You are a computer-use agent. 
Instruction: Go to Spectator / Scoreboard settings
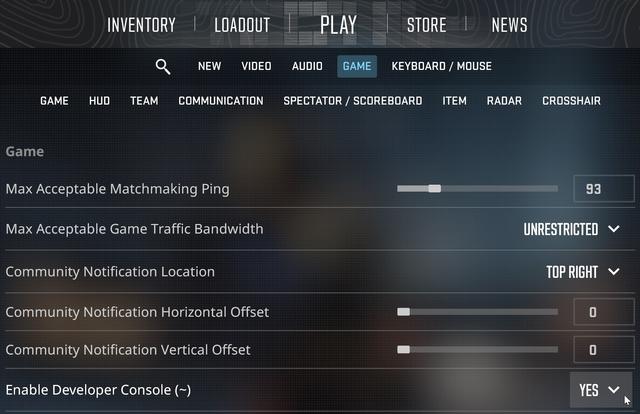(x=352, y=101)
